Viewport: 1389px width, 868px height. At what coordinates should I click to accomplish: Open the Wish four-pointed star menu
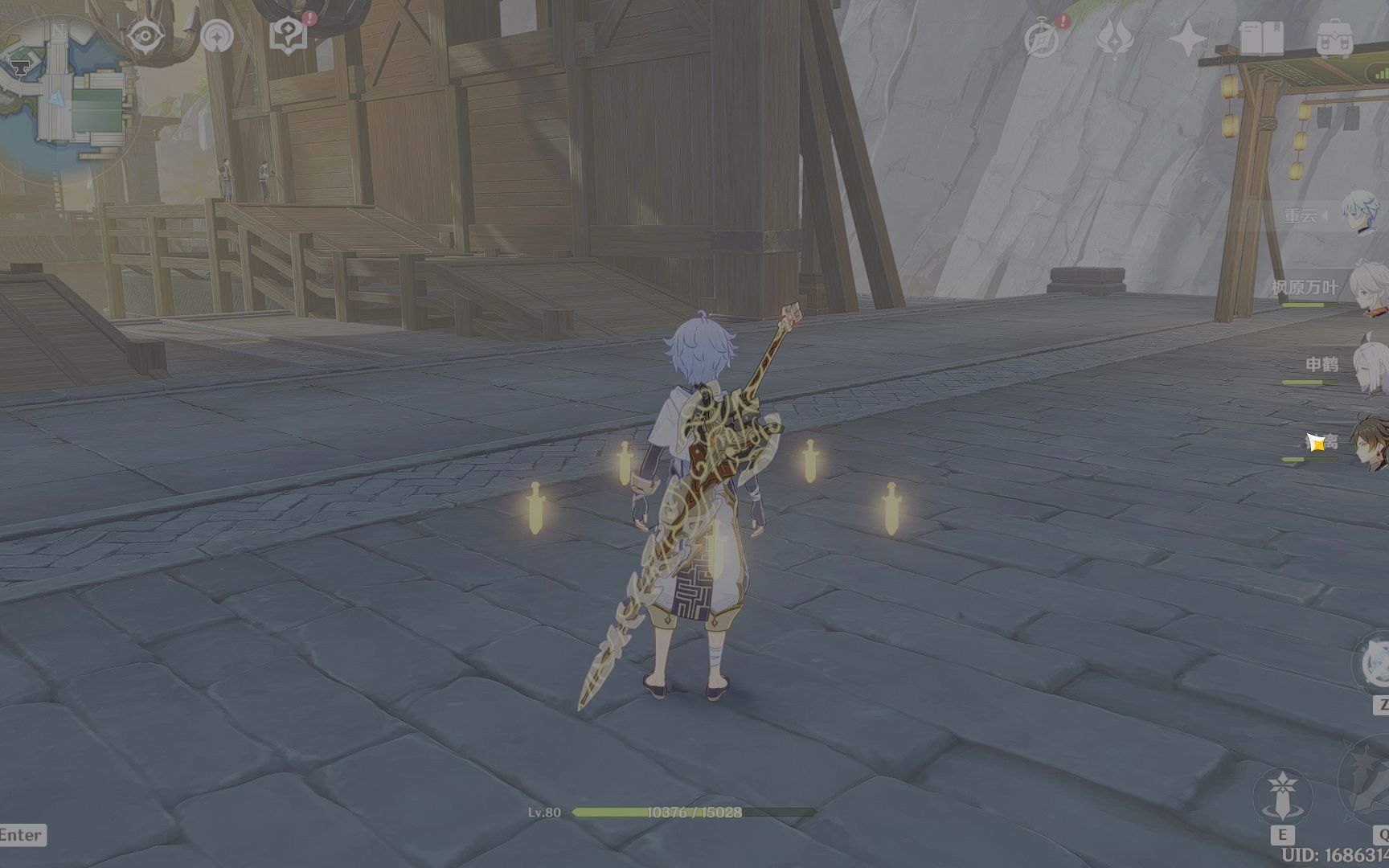pos(1188,38)
